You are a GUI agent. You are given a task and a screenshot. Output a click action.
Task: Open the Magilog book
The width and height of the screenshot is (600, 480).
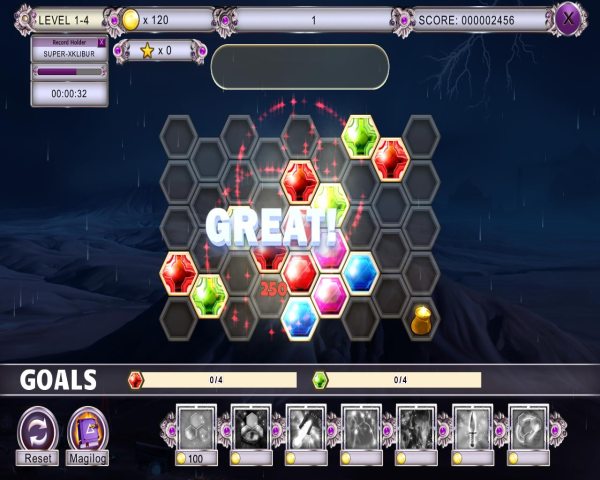point(88,432)
